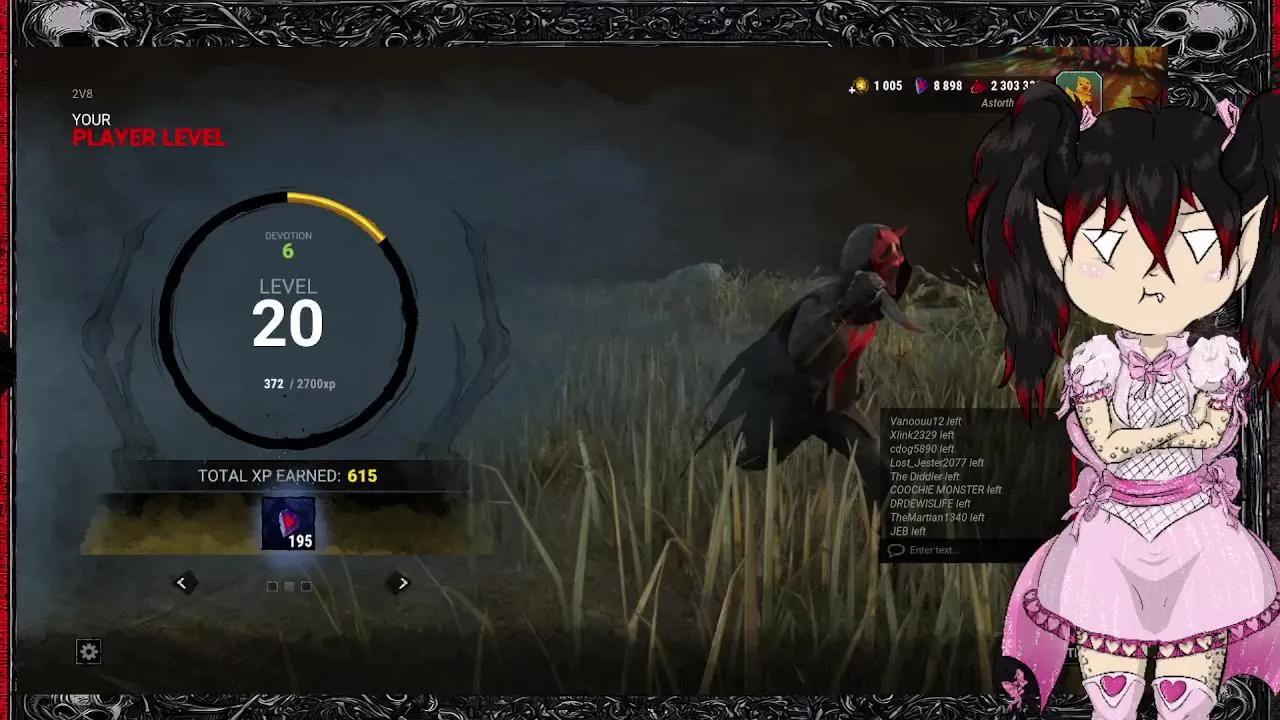Select the first pagination square
This screenshot has height=720, width=1280.
tap(272, 586)
